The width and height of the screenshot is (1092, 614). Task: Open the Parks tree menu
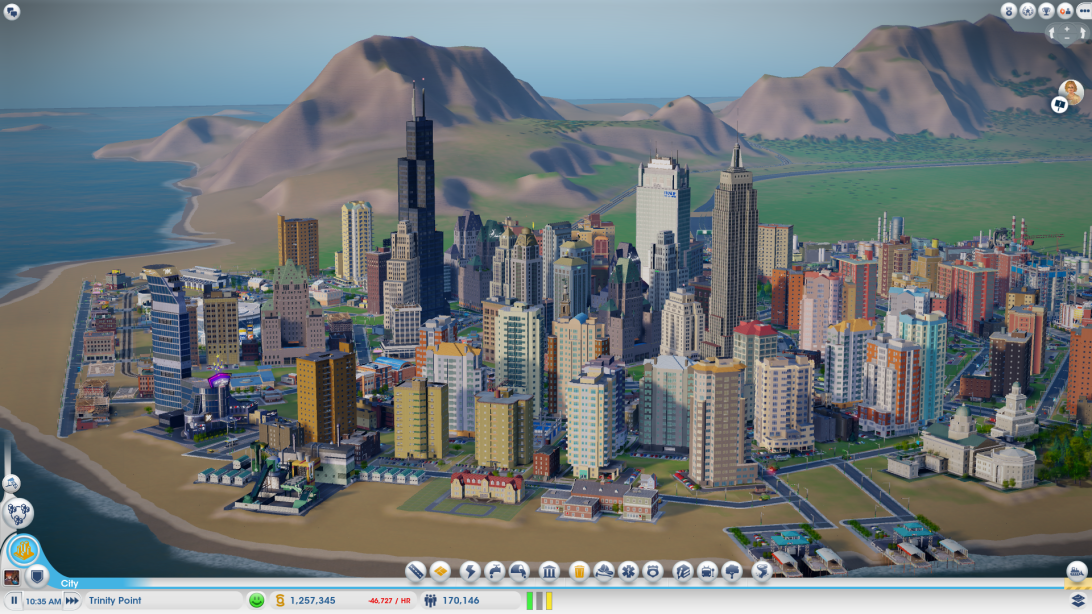[733, 571]
